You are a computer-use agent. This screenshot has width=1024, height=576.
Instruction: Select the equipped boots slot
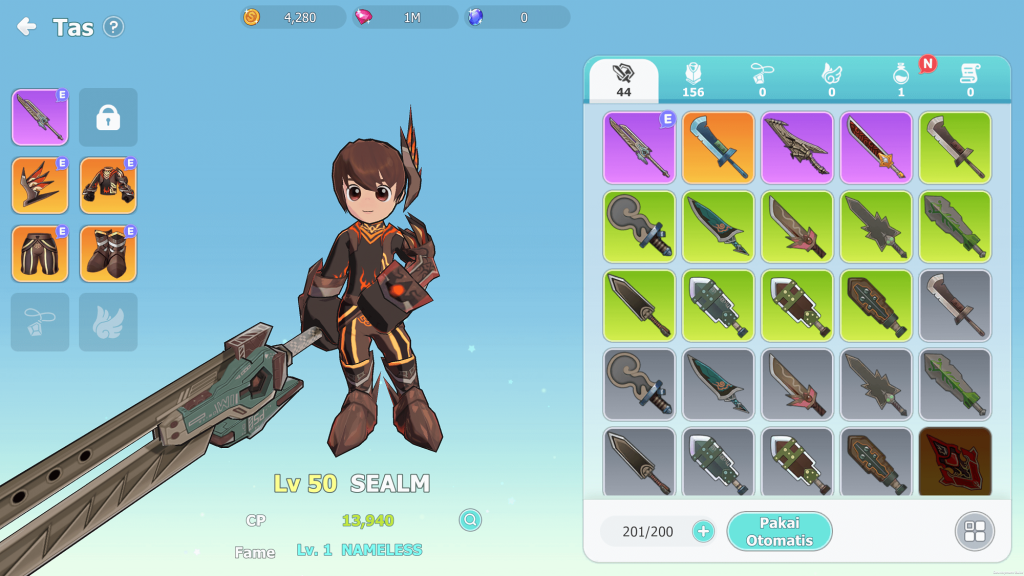point(108,254)
